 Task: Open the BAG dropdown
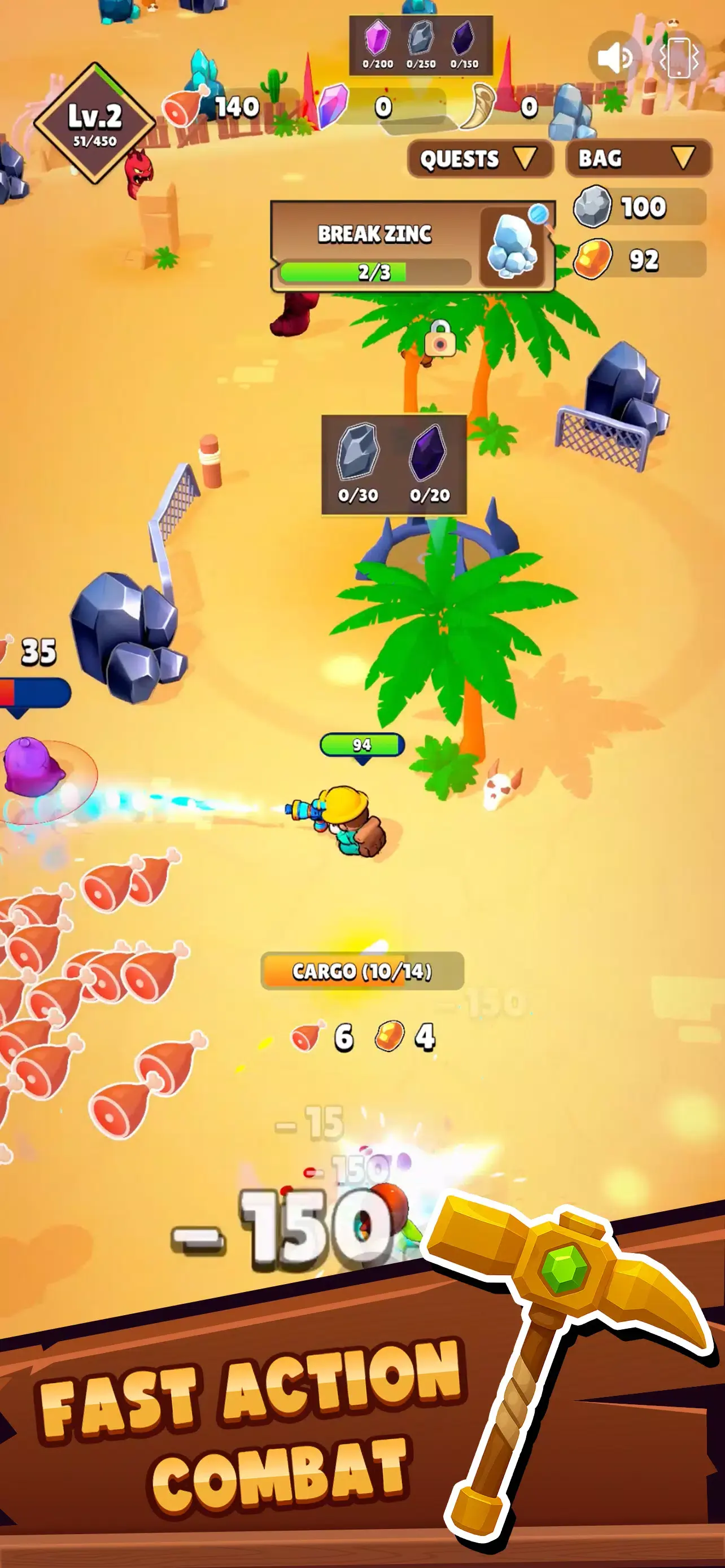637,160
